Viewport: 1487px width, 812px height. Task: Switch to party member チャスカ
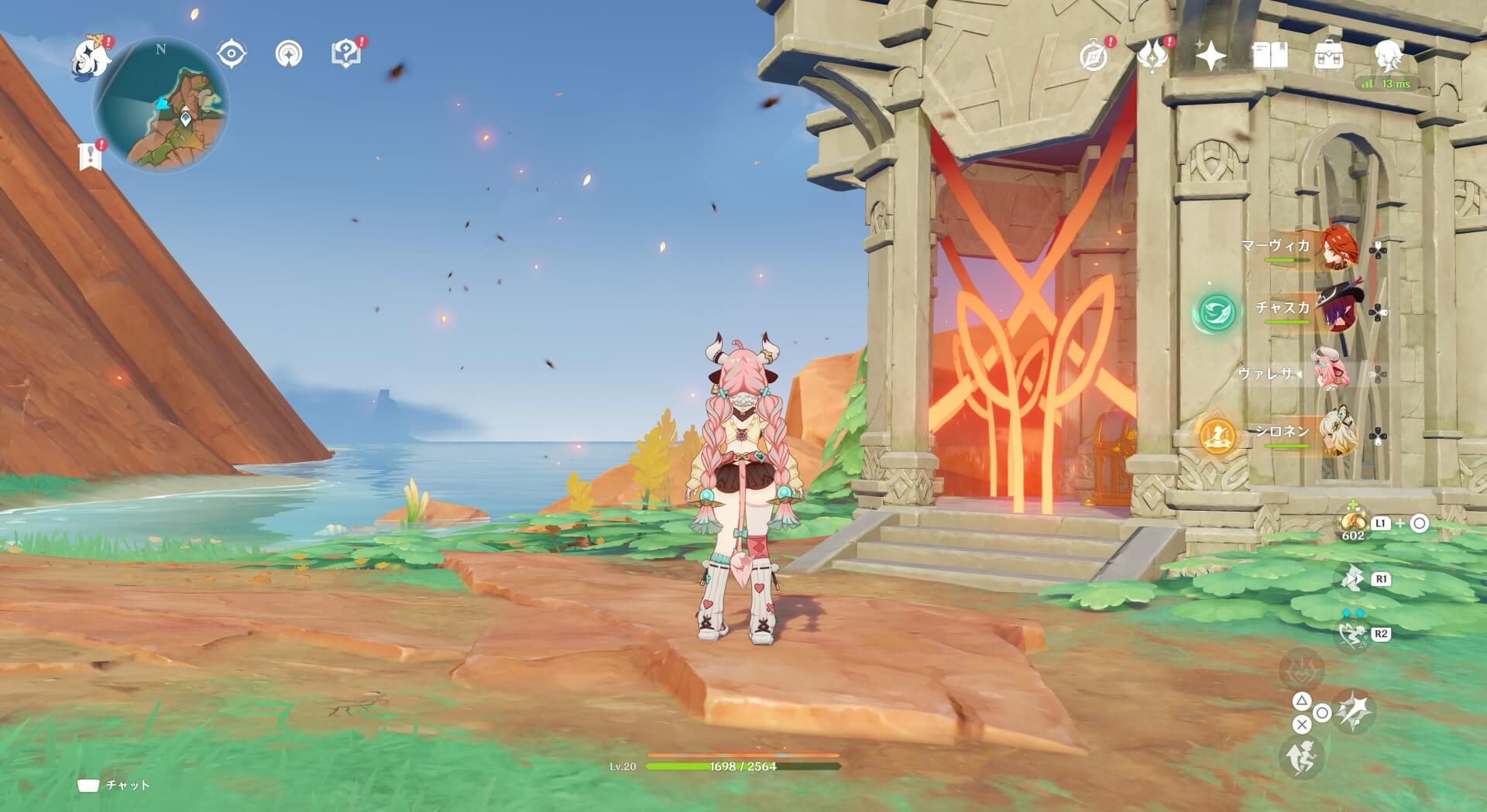1338,311
